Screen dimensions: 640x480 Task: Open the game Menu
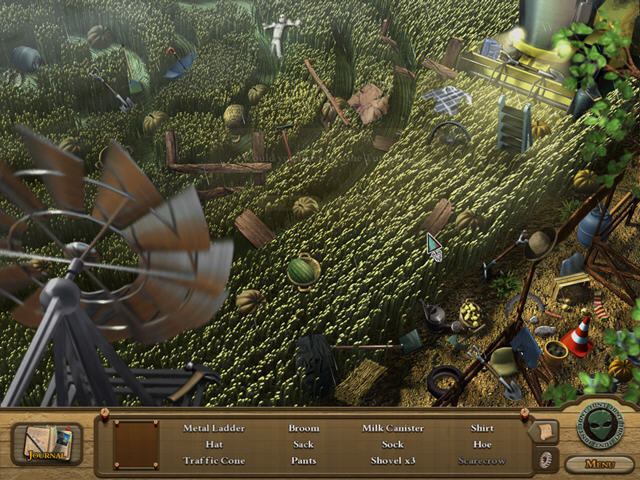tap(599, 464)
